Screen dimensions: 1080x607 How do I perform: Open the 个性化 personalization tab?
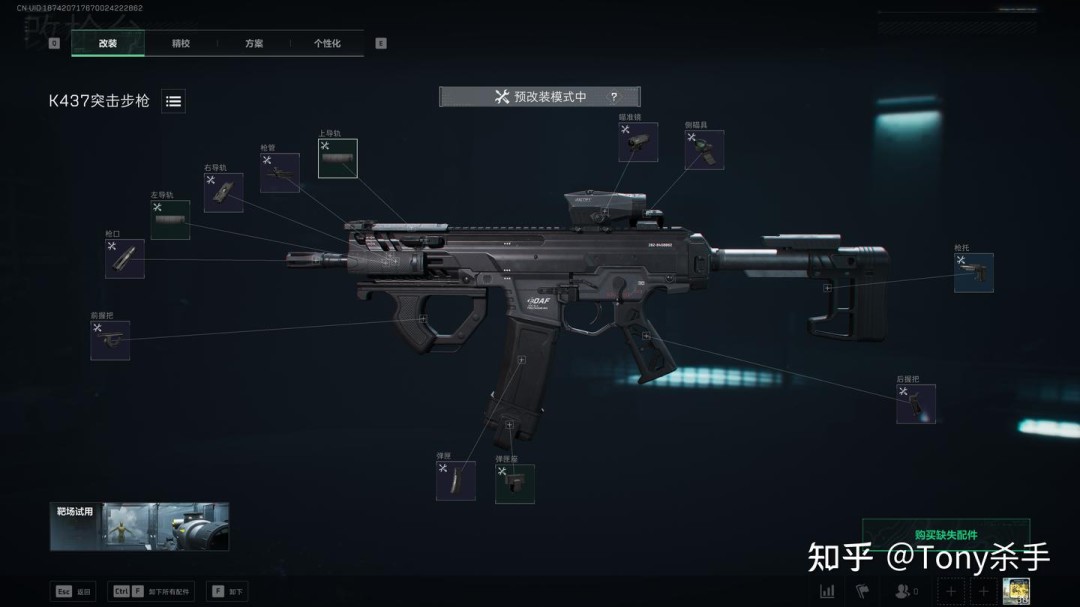point(327,44)
